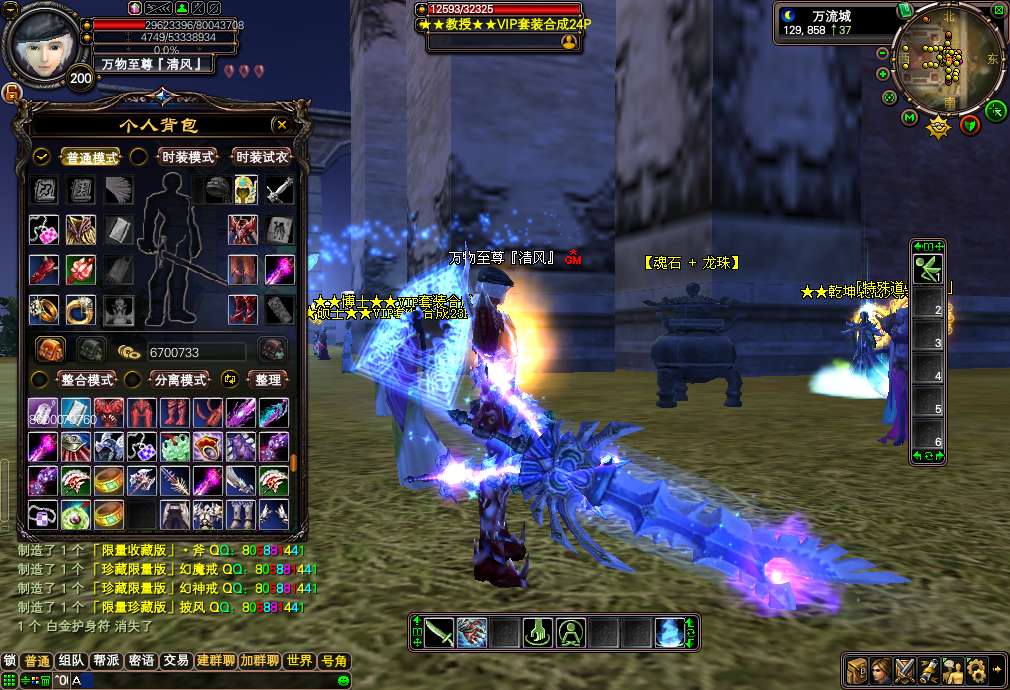Select the equipped sword weapon slot
Image resolution: width=1010 pixels, height=690 pixels.
click(x=279, y=189)
